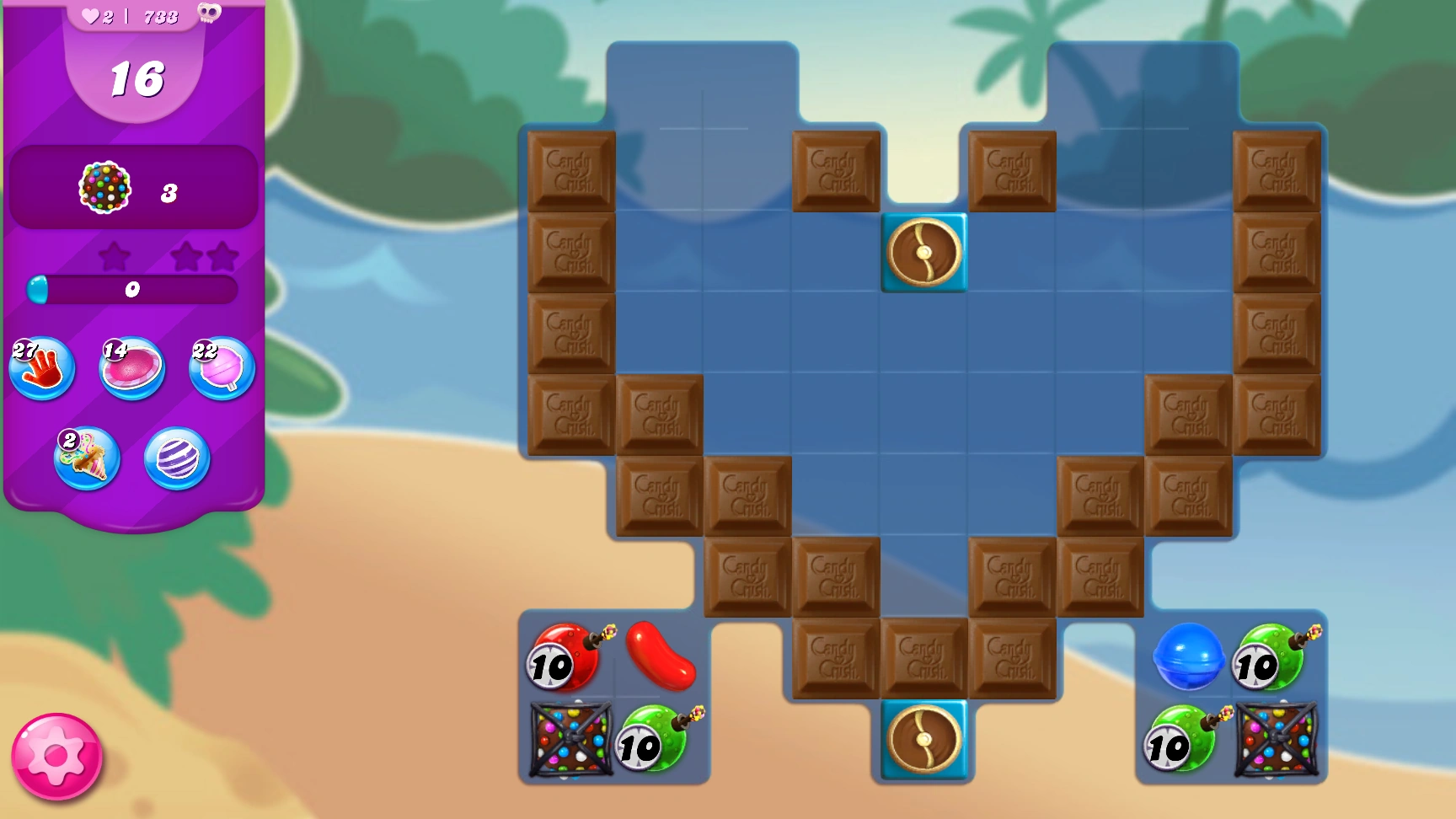1456x819 pixels.
Task: Select the Free Switch hand booster
Action: [41, 368]
